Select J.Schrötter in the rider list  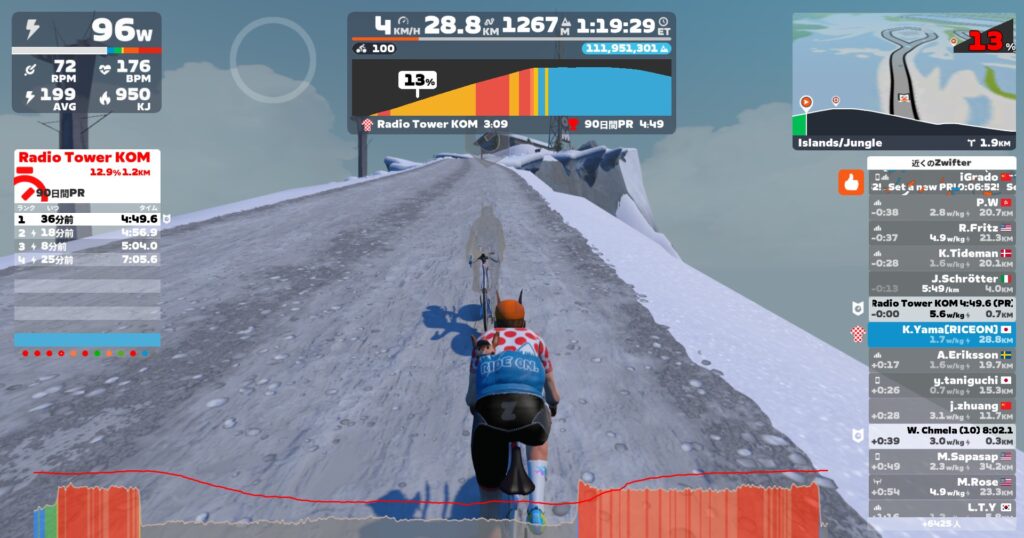click(940, 284)
